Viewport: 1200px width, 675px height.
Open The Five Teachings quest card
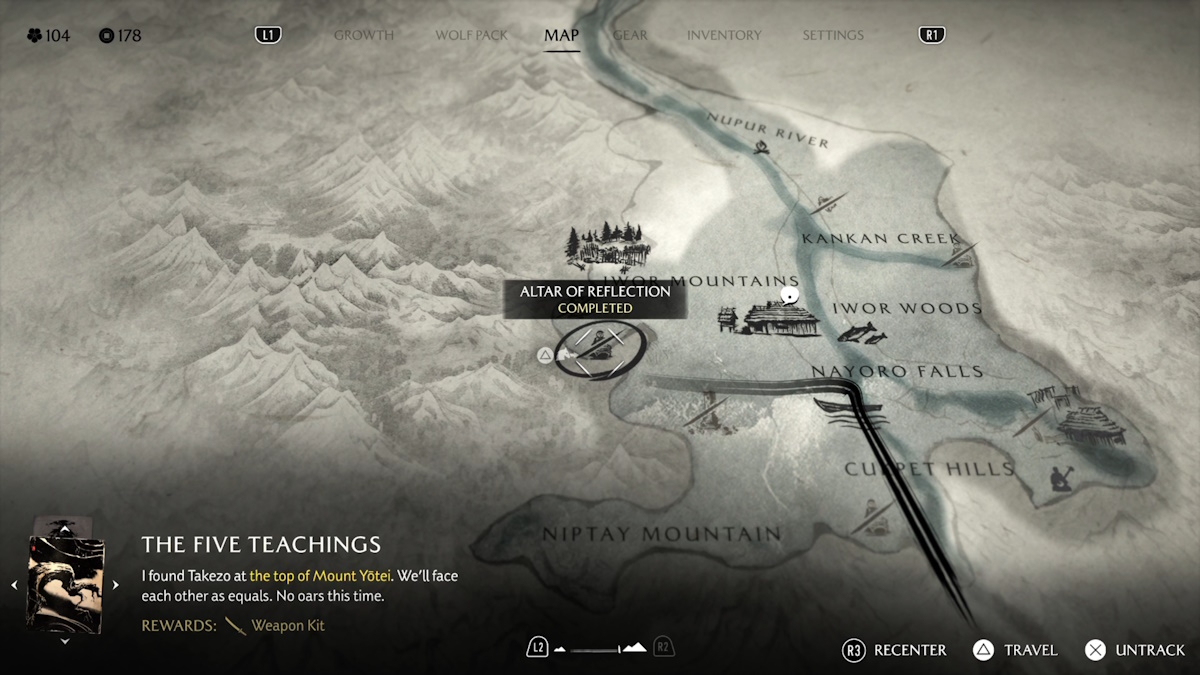pos(65,583)
